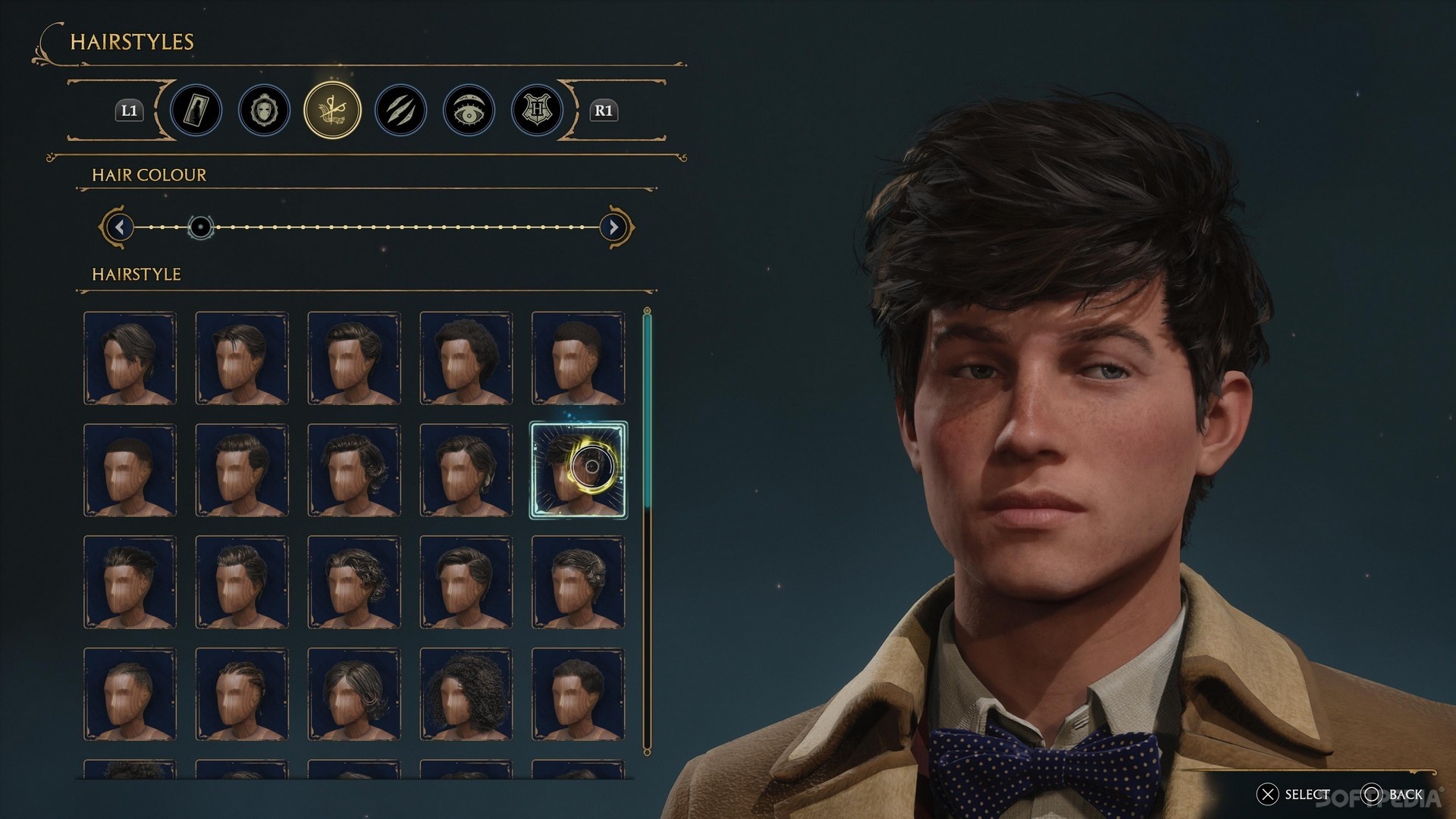Click the right arrow on Hair Colour

[x=613, y=227]
